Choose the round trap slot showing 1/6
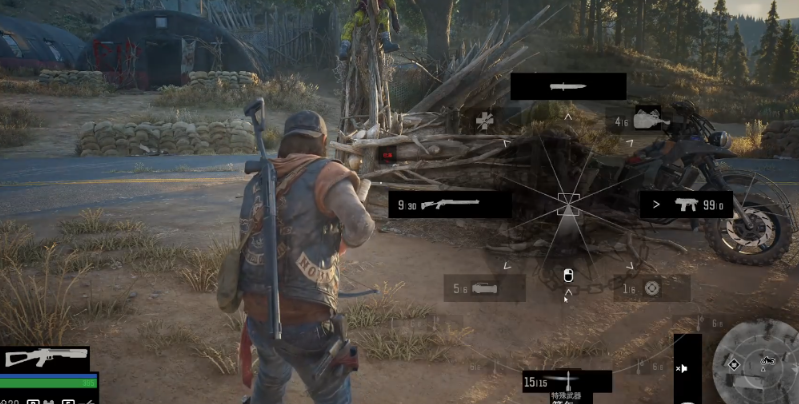 (648, 288)
